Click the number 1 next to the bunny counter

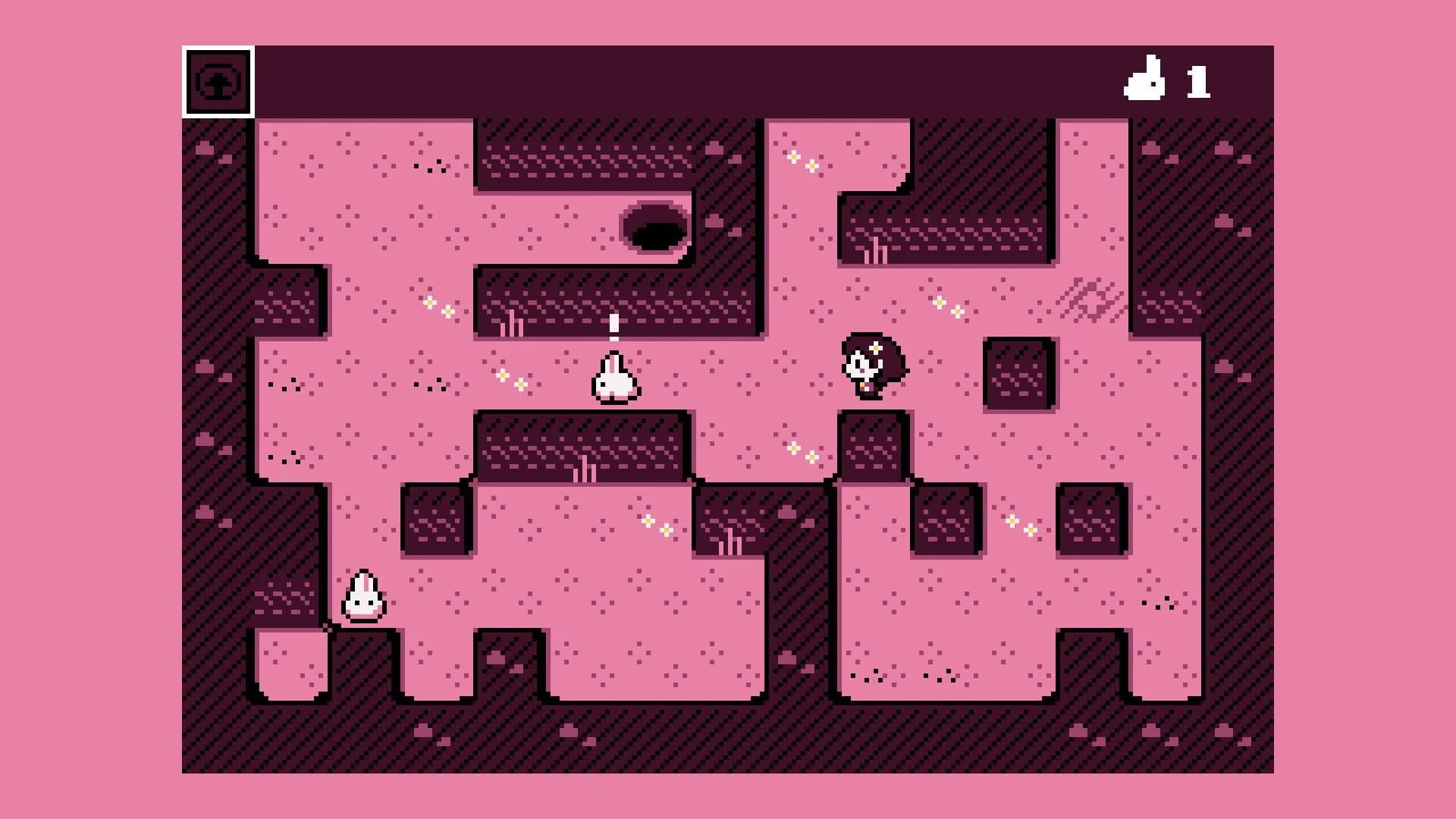(1198, 80)
